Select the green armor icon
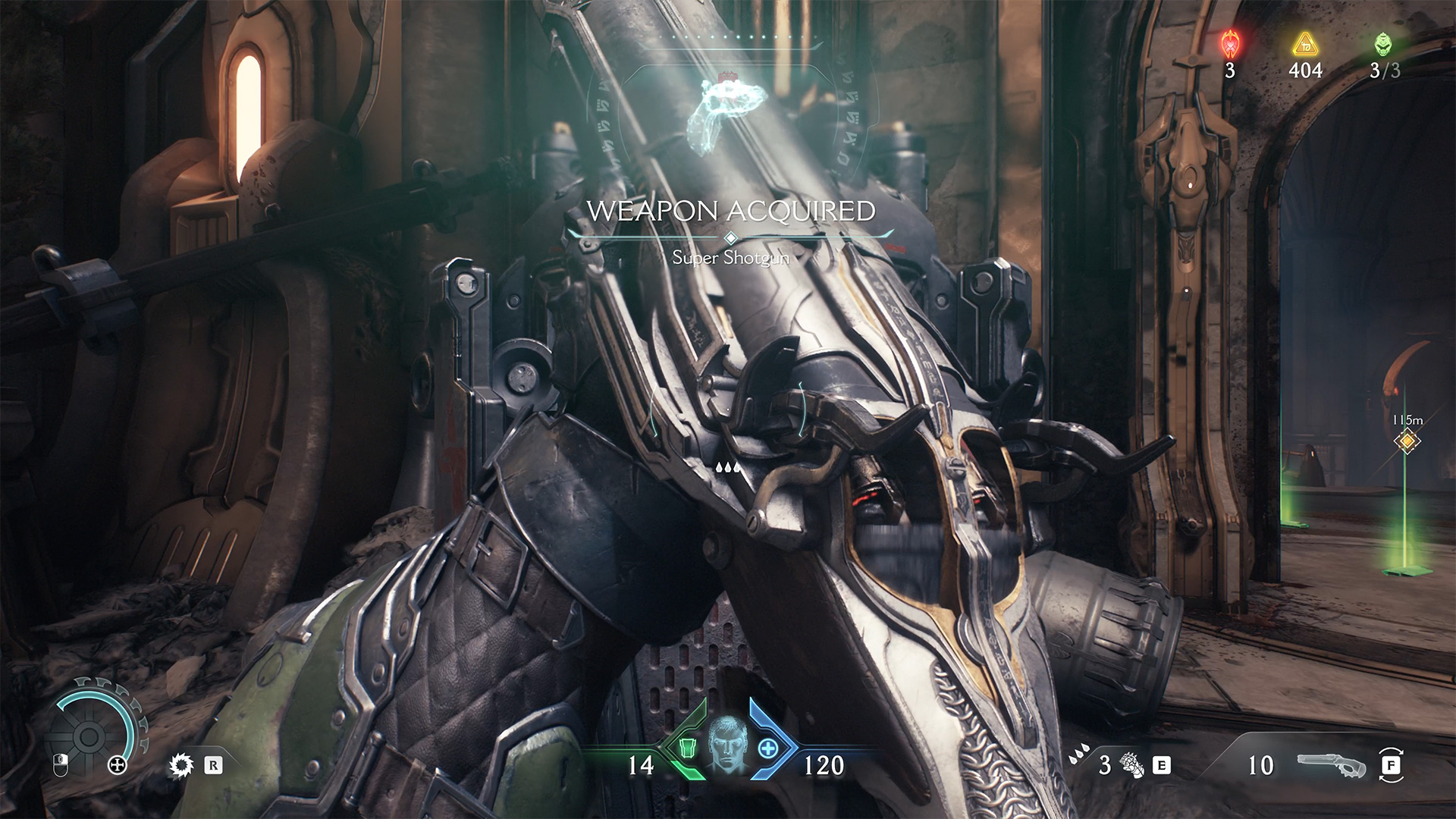Viewport: 1456px width, 819px height. tap(688, 748)
